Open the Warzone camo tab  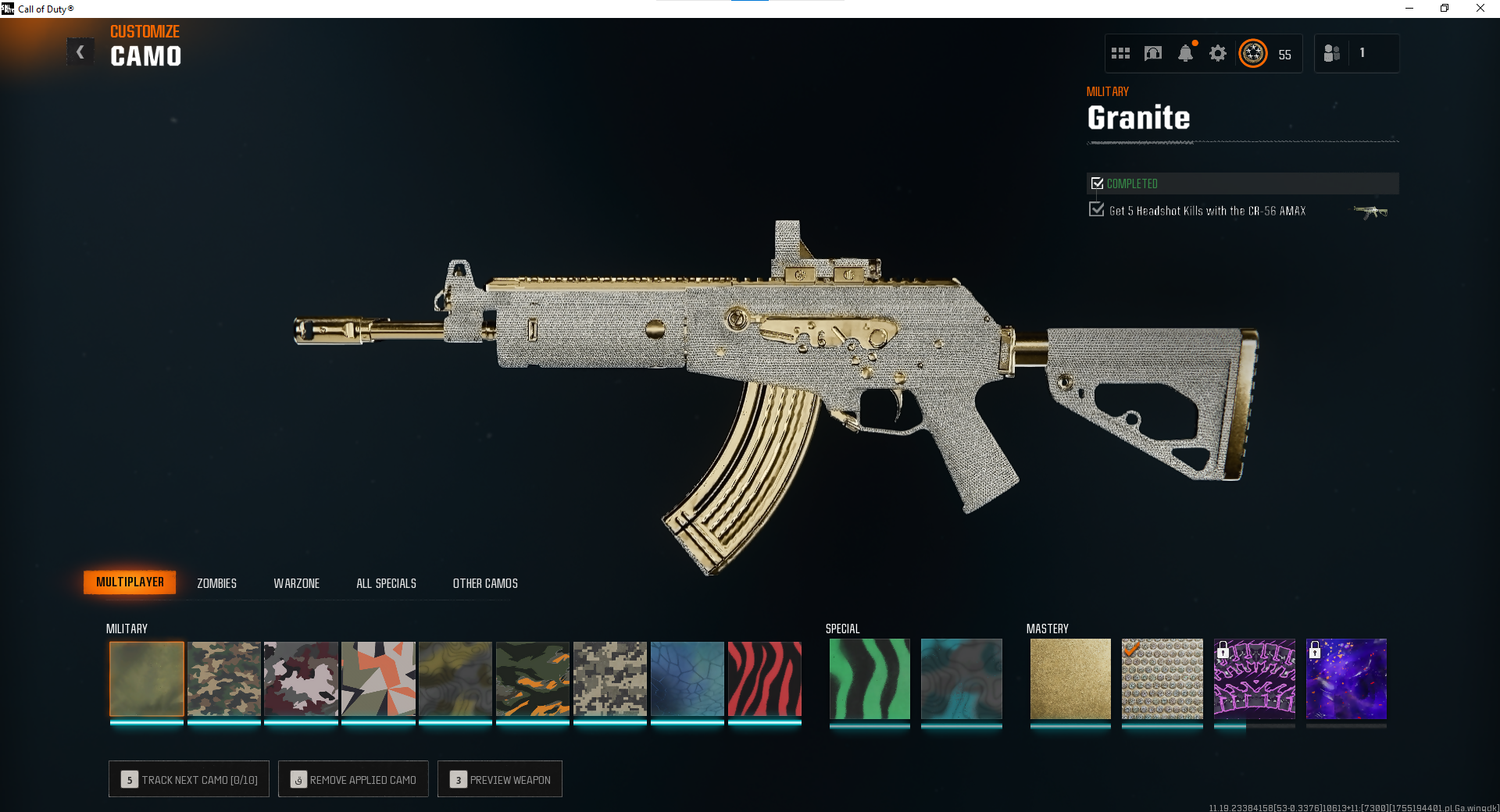(x=296, y=583)
